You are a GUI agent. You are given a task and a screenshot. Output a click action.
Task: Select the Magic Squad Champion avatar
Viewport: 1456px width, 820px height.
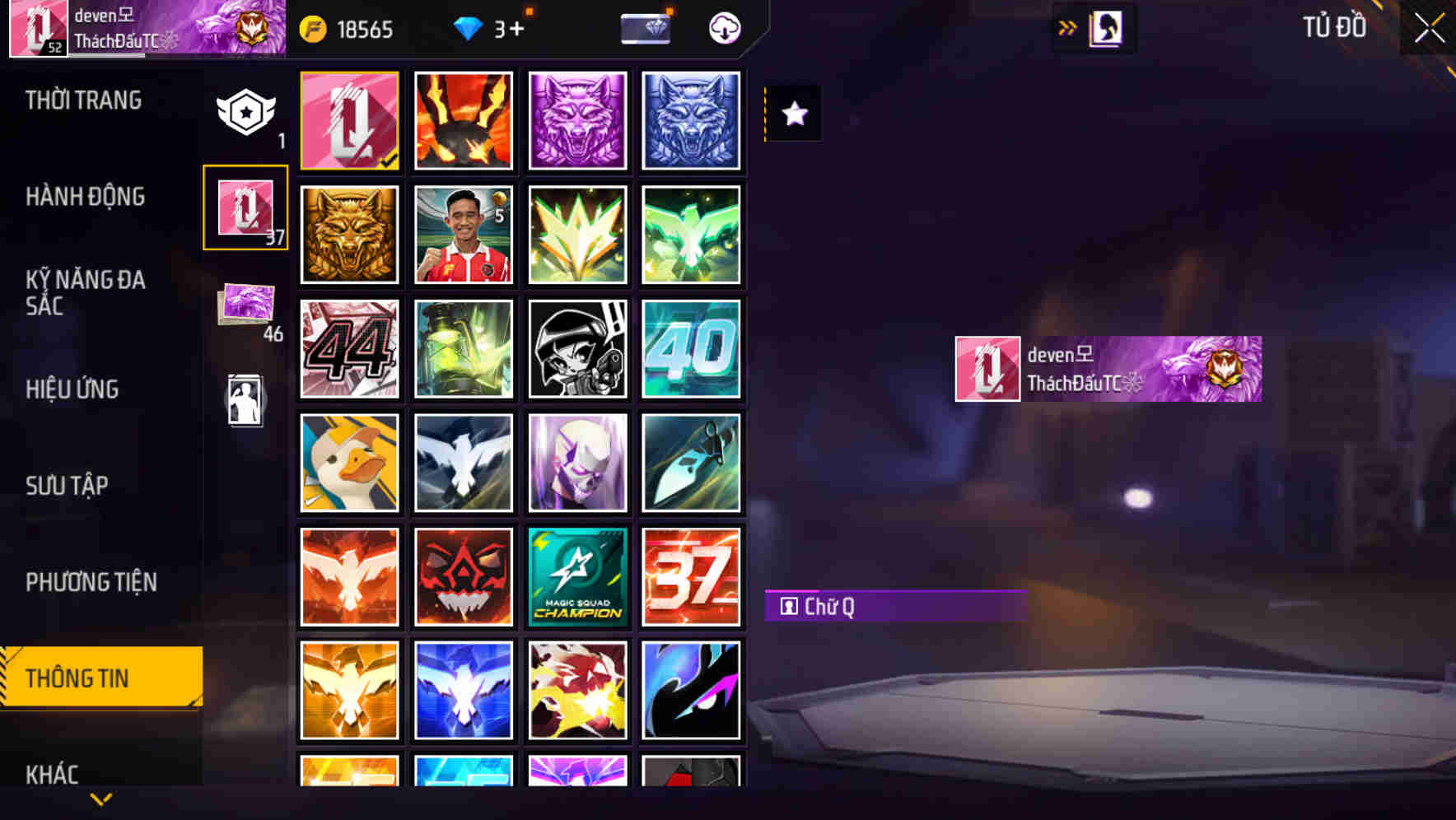[x=577, y=576]
